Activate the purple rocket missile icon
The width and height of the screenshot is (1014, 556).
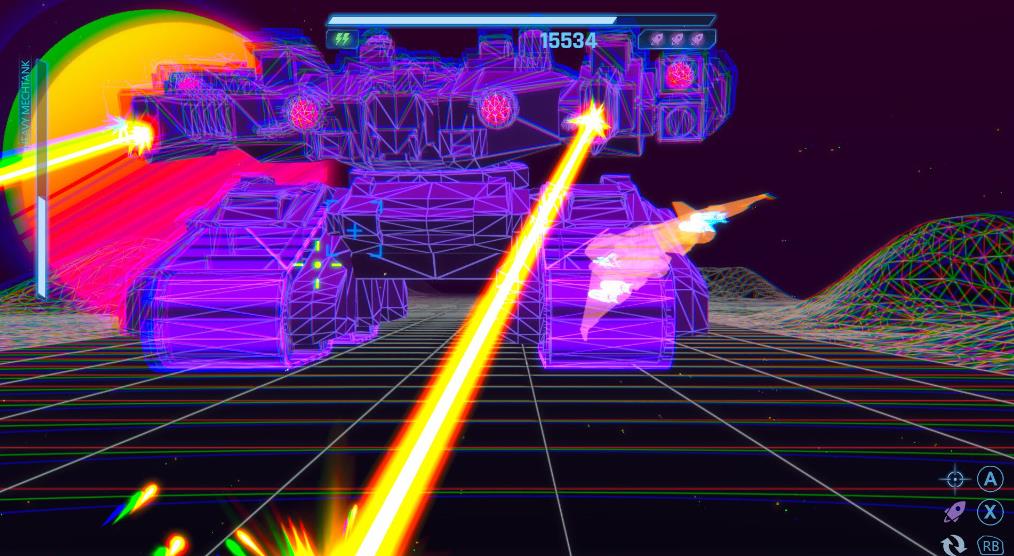coord(955,512)
